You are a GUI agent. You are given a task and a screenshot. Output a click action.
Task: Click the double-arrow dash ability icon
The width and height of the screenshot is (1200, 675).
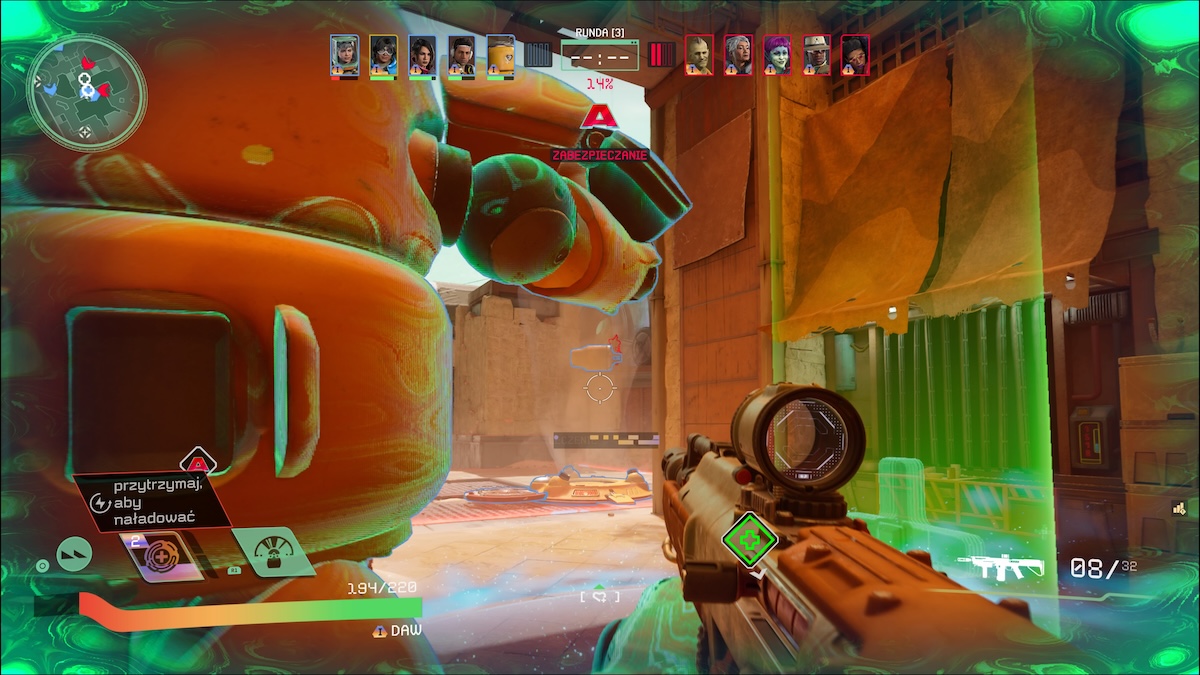(74, 553)
